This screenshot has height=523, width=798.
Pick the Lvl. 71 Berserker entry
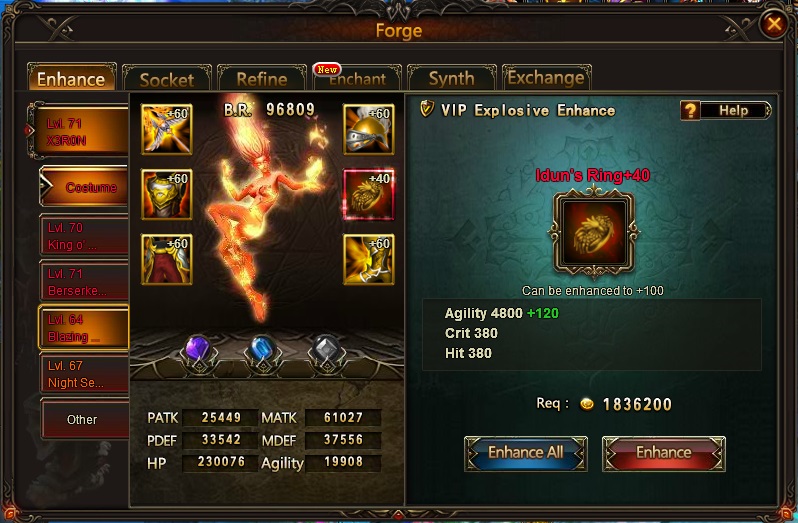84,282
